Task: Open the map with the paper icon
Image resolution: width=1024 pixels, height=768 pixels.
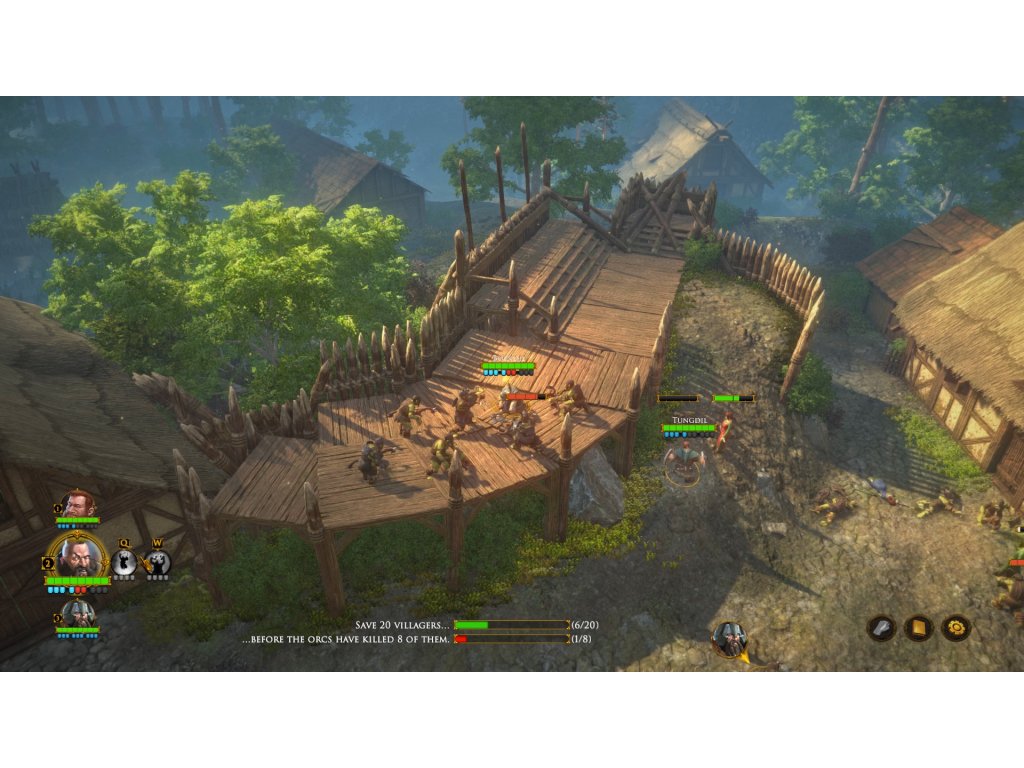Action: (x=881, y=628)
